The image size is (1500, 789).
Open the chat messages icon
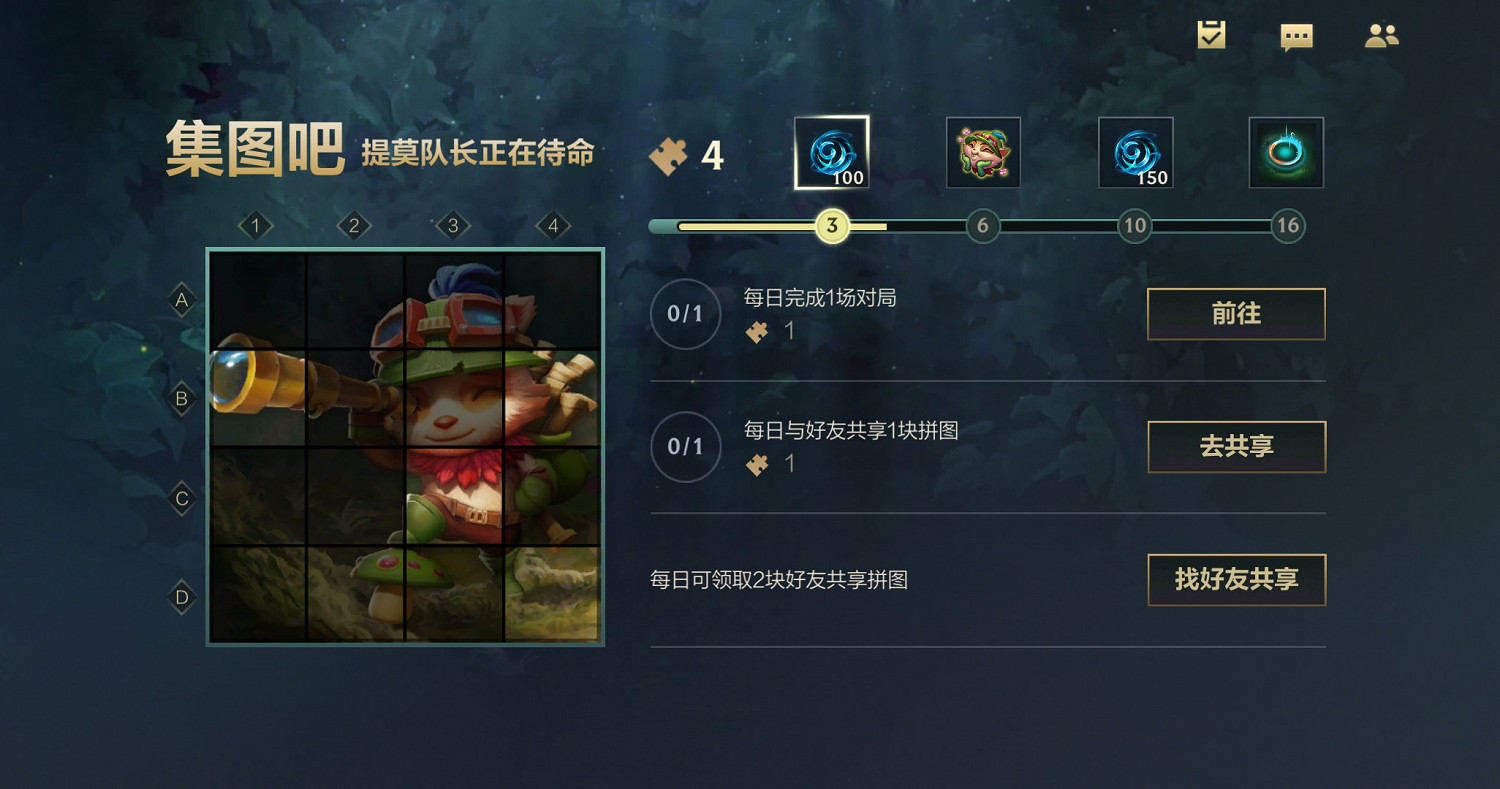pos(1296,35)
